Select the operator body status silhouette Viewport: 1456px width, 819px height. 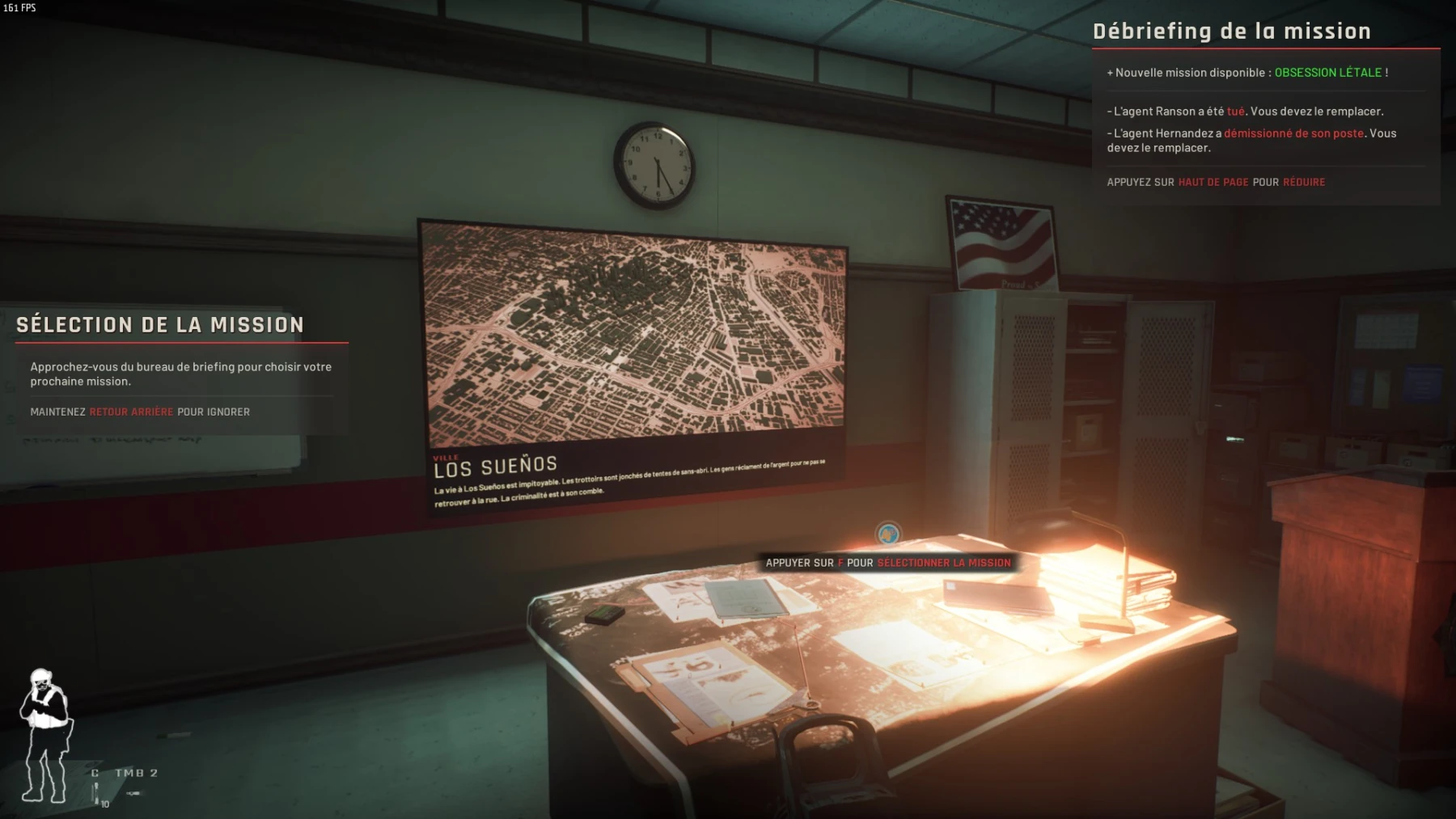pos(44,735)
